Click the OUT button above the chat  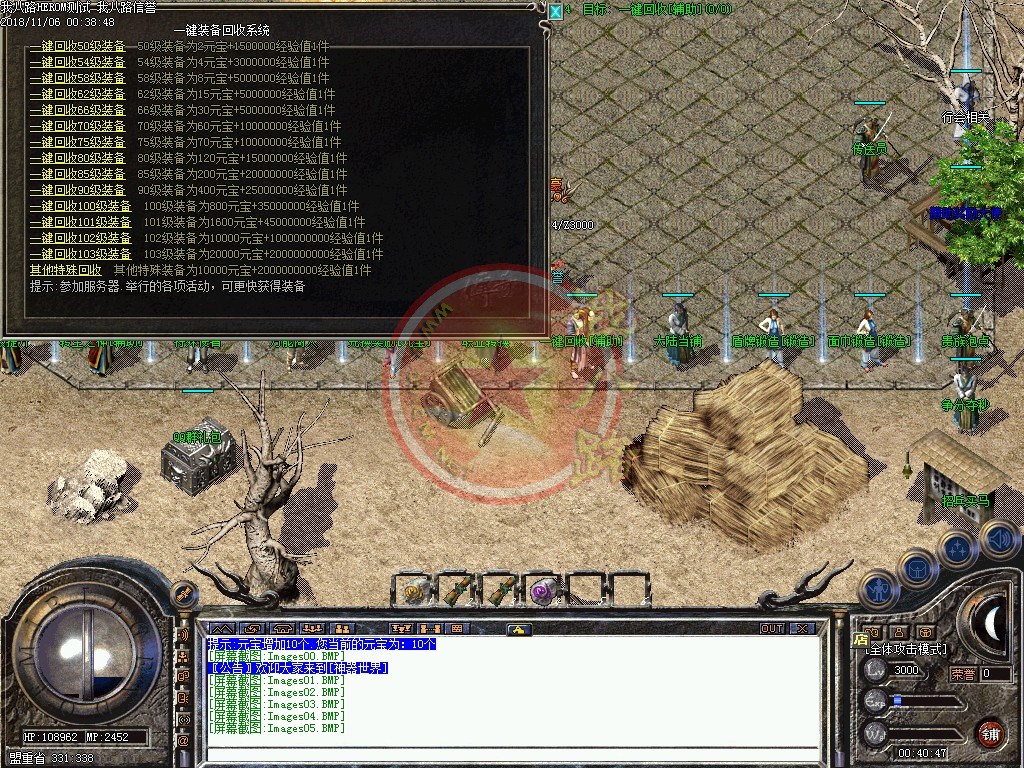click(772, 629)
